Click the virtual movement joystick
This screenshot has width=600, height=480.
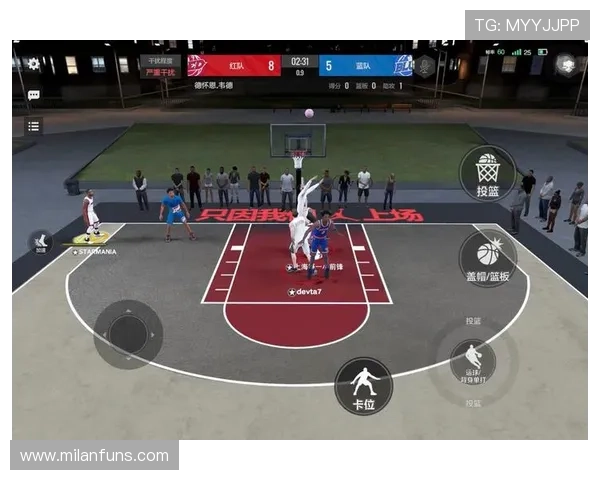click(x=128, y=334)
